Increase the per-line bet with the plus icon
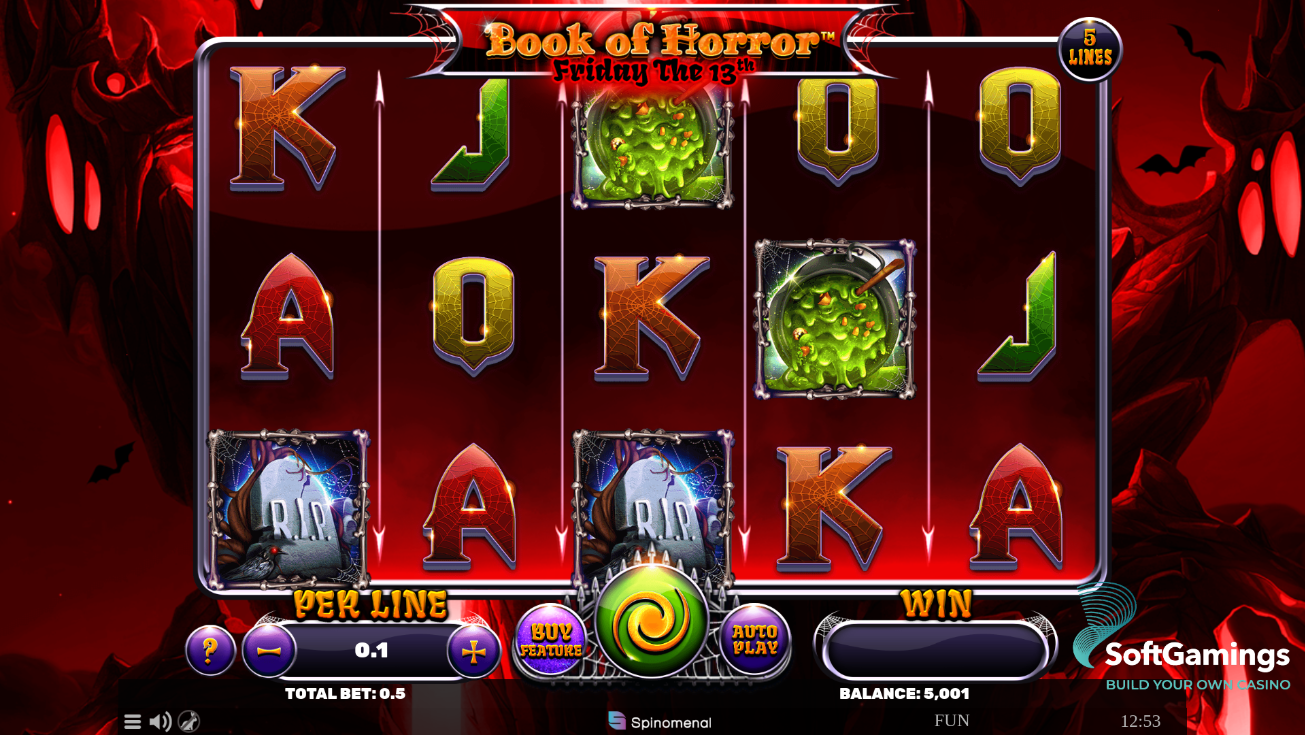This screenshot has width=1305, height=735. tap(471, 650)
